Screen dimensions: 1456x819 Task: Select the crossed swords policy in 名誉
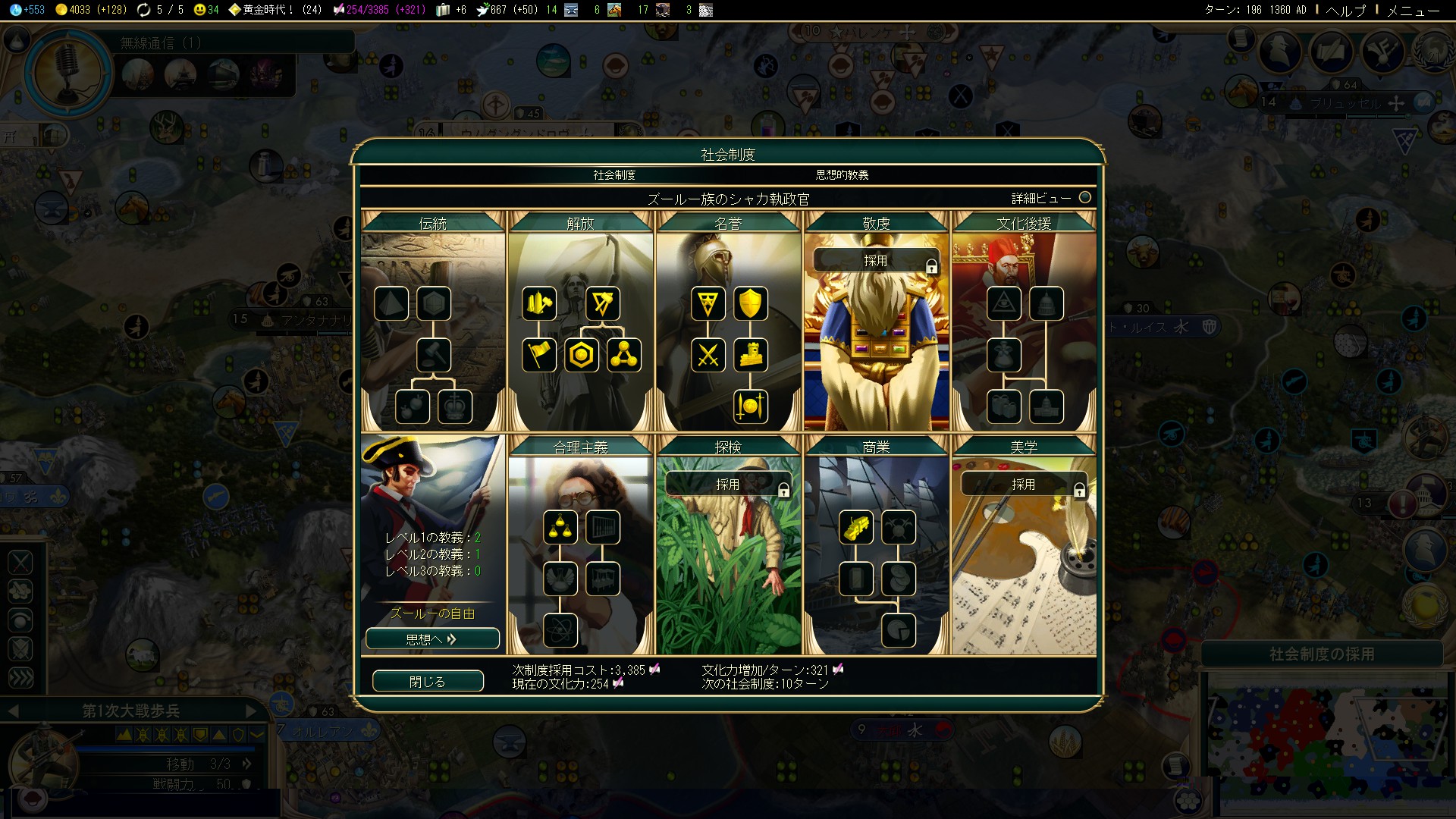pos(708,355)
